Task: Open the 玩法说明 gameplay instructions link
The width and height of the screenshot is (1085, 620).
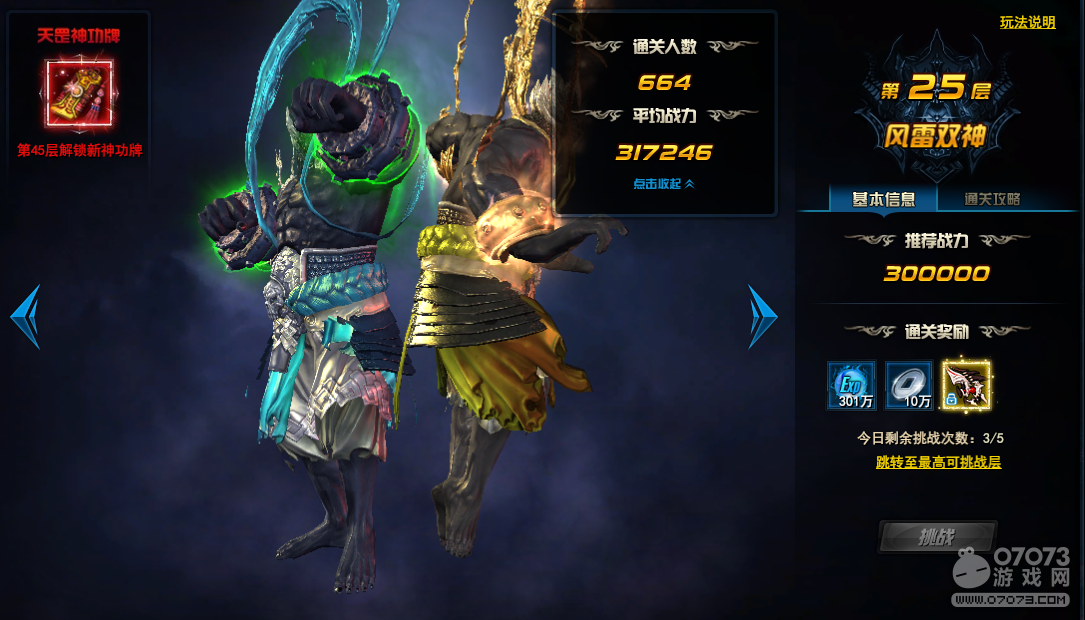Action: pyautogui.click(x=1027, y=23)
